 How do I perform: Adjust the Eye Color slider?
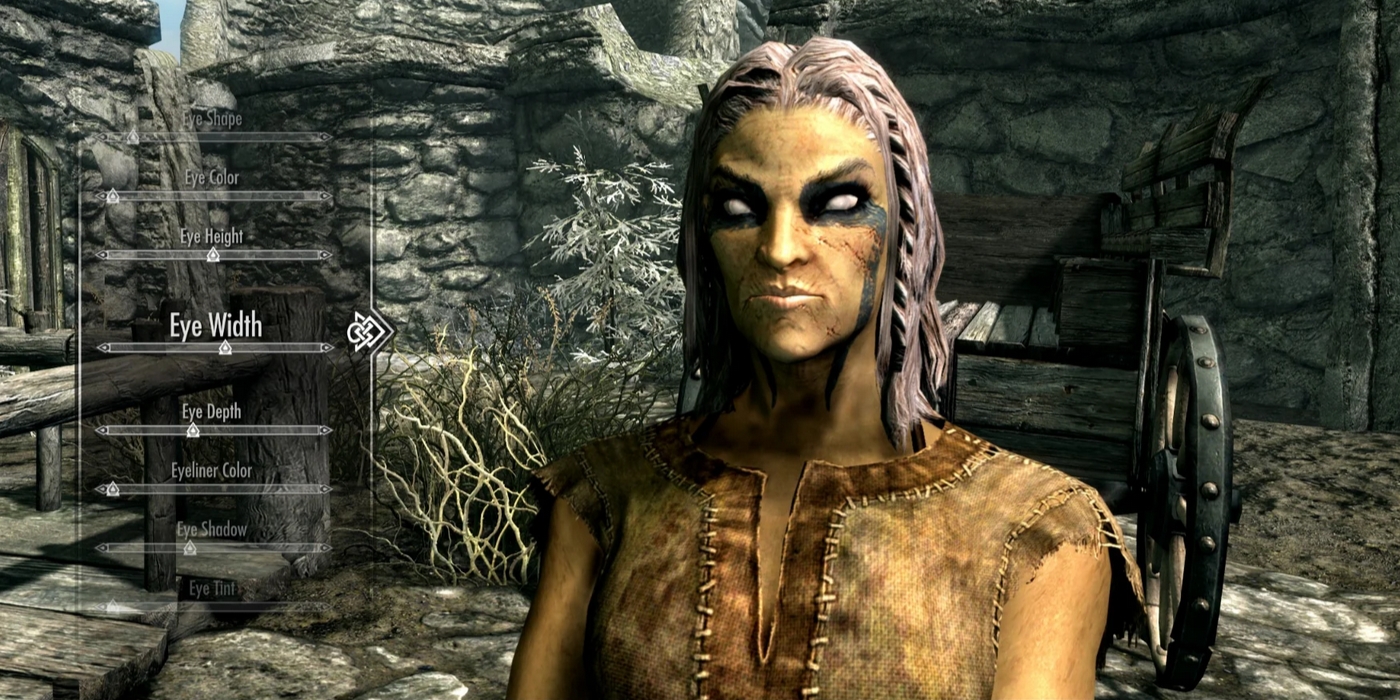point(214,196)
